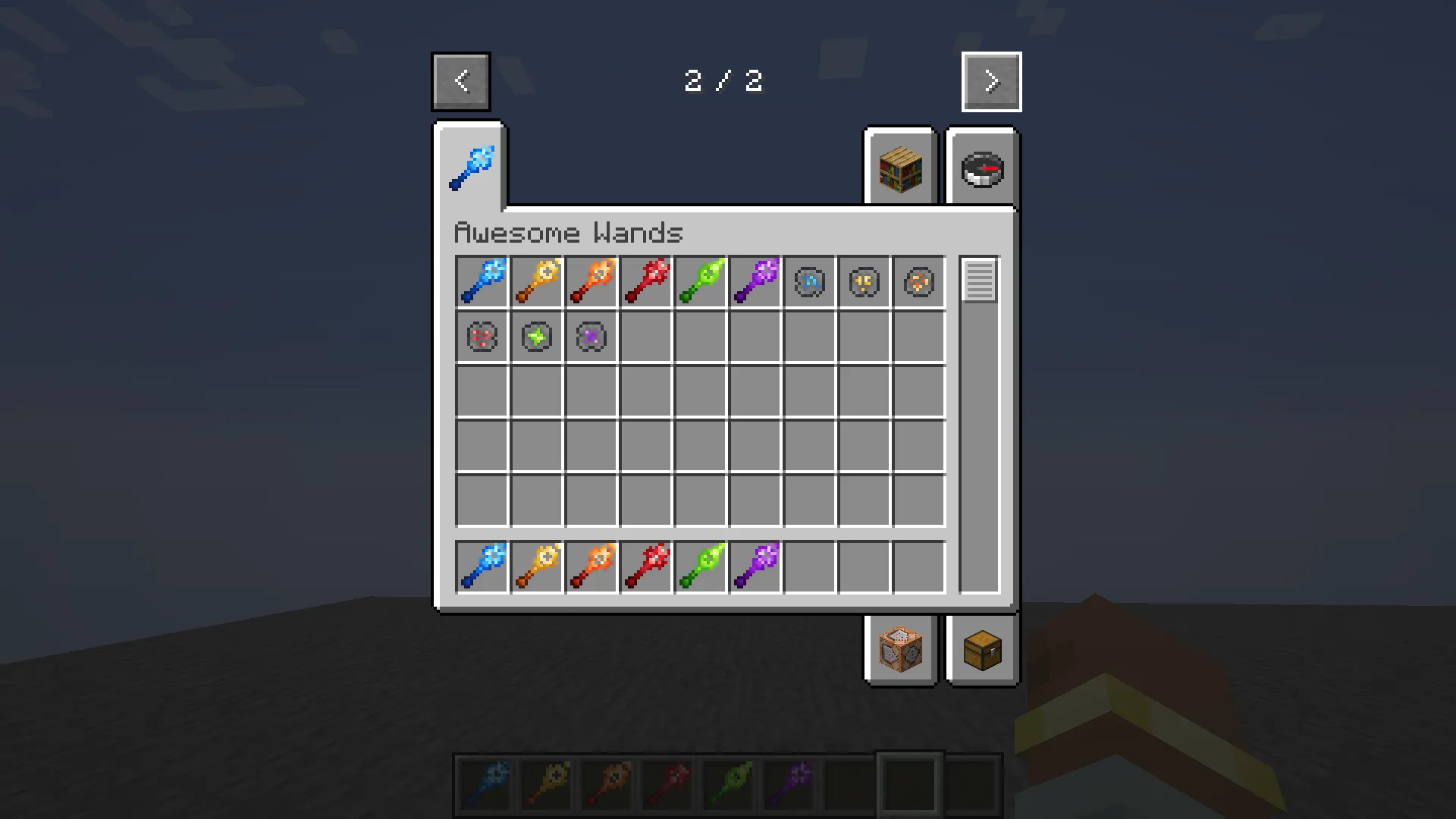
Task: Grab the red dust pouch item
Action: [481, 337]
